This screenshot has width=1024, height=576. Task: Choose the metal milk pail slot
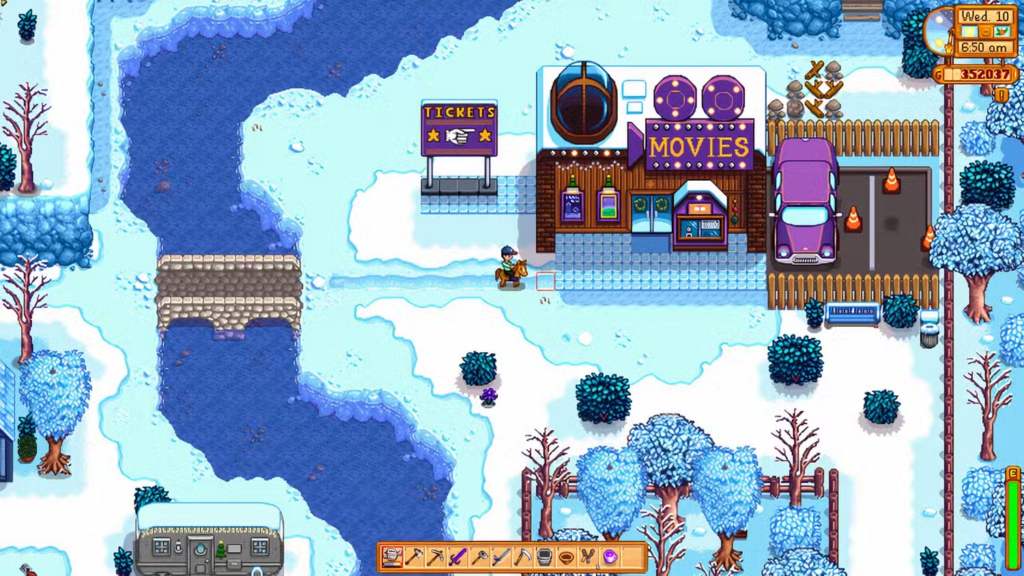(545, 557)
